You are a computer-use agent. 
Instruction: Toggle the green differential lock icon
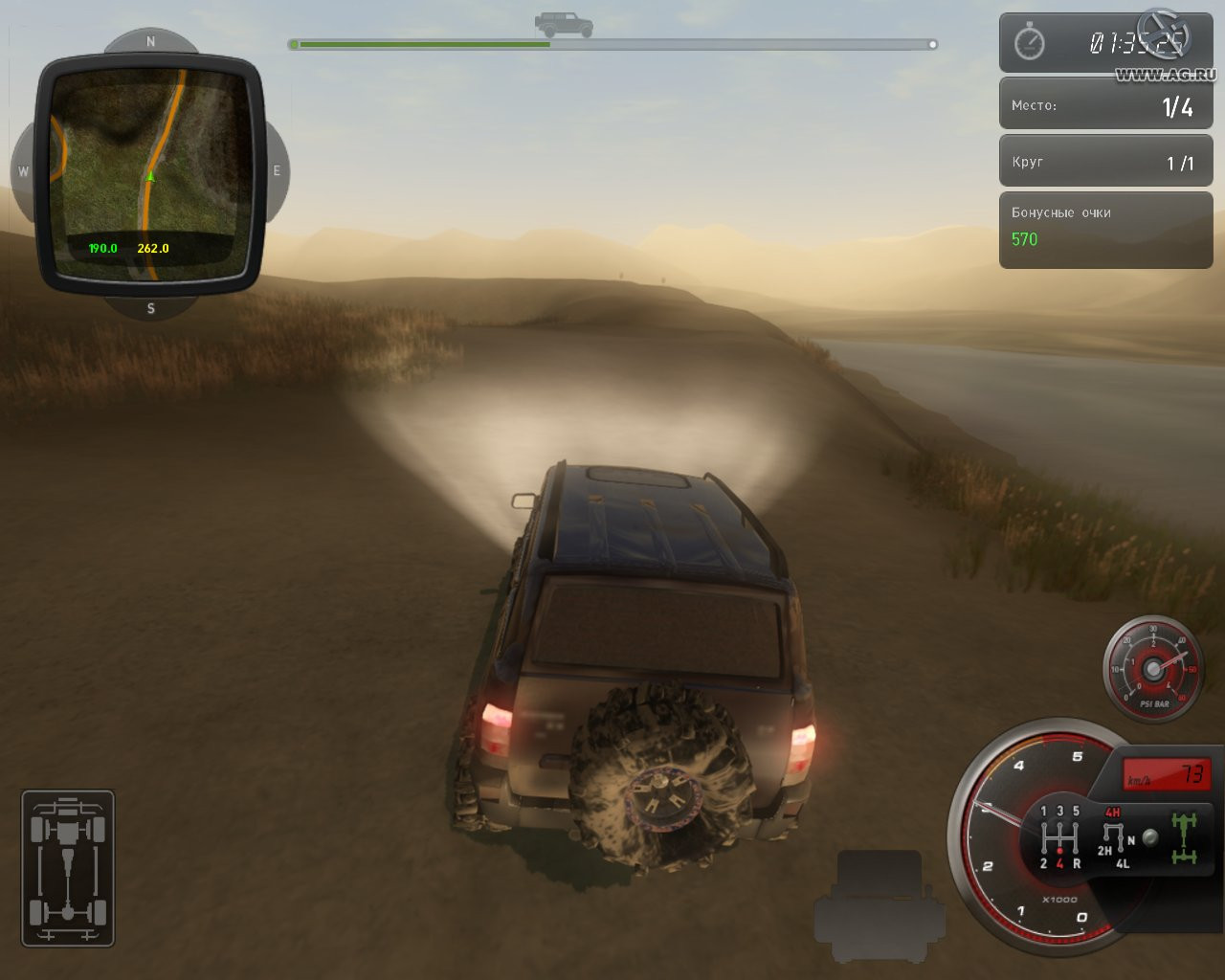[x=1185, y=837]
